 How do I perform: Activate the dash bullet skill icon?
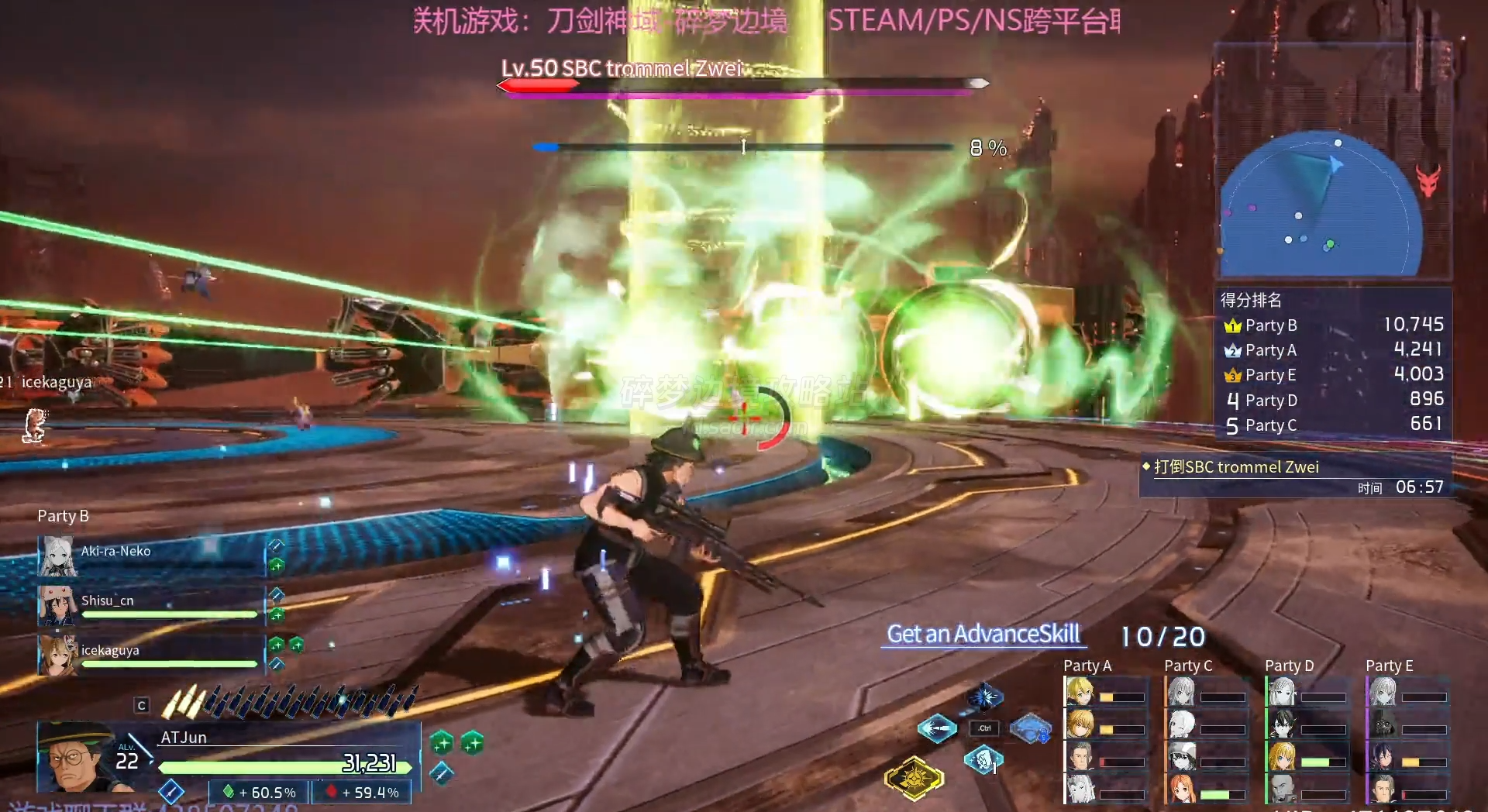pos(937,728)
